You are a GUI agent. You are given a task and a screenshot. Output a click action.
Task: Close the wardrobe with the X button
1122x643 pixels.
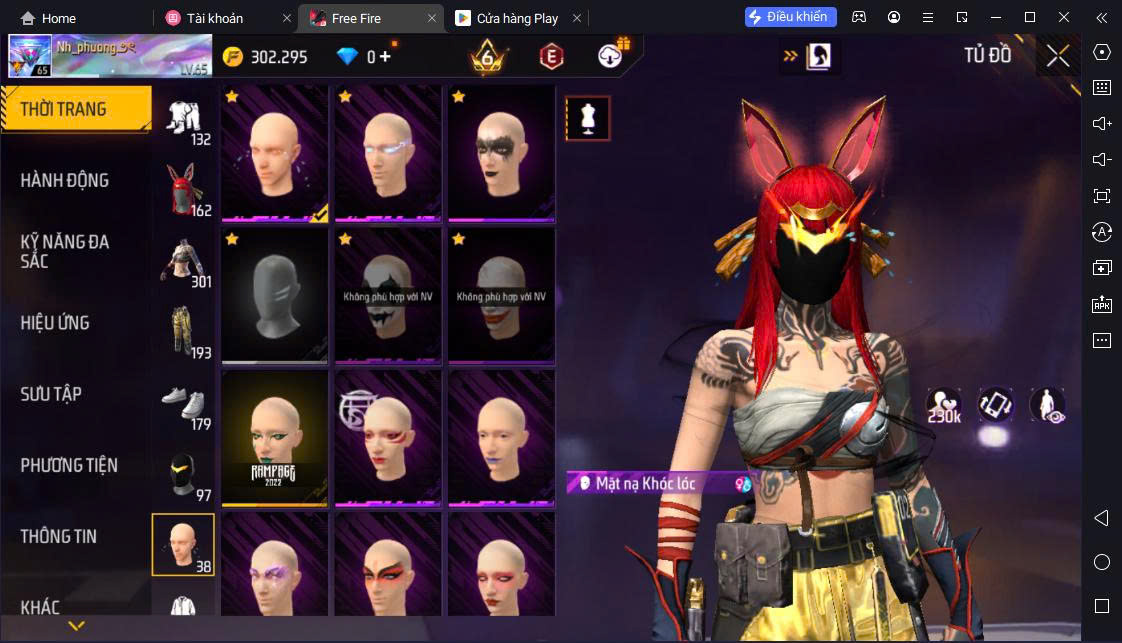1058,56
